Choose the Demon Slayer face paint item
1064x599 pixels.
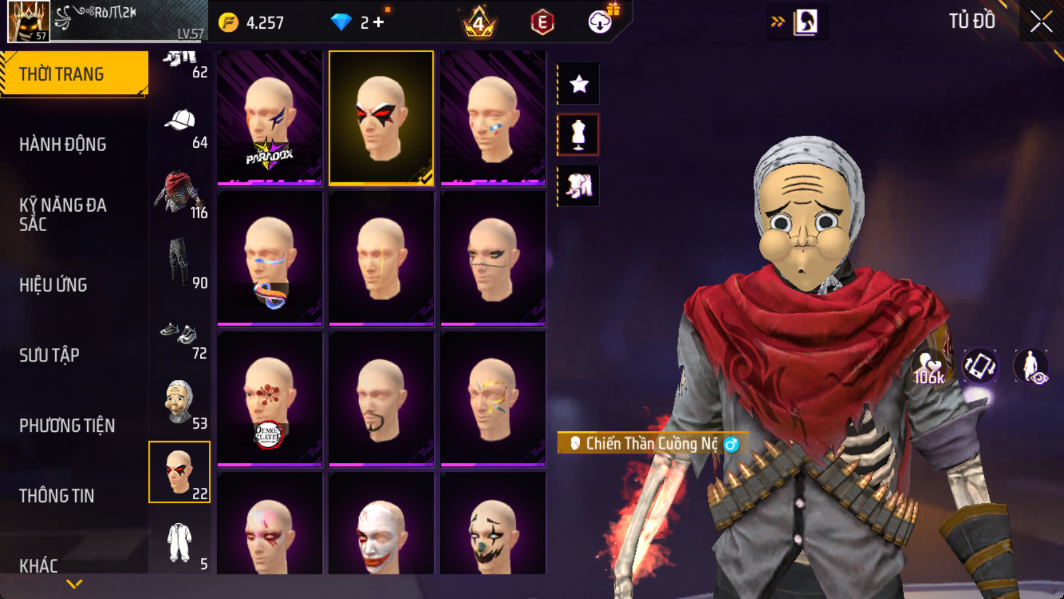point(270,400)
